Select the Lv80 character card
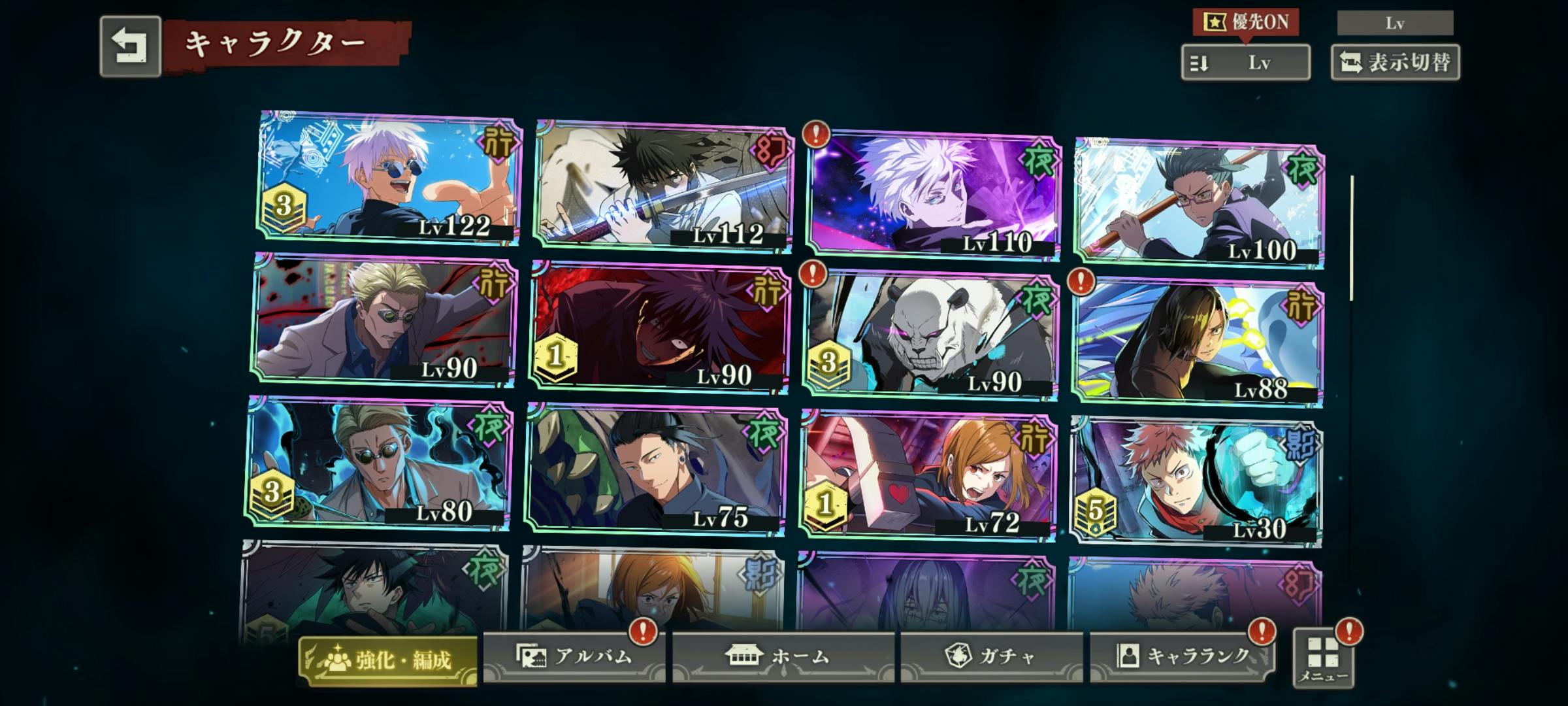 pos(379,463)
